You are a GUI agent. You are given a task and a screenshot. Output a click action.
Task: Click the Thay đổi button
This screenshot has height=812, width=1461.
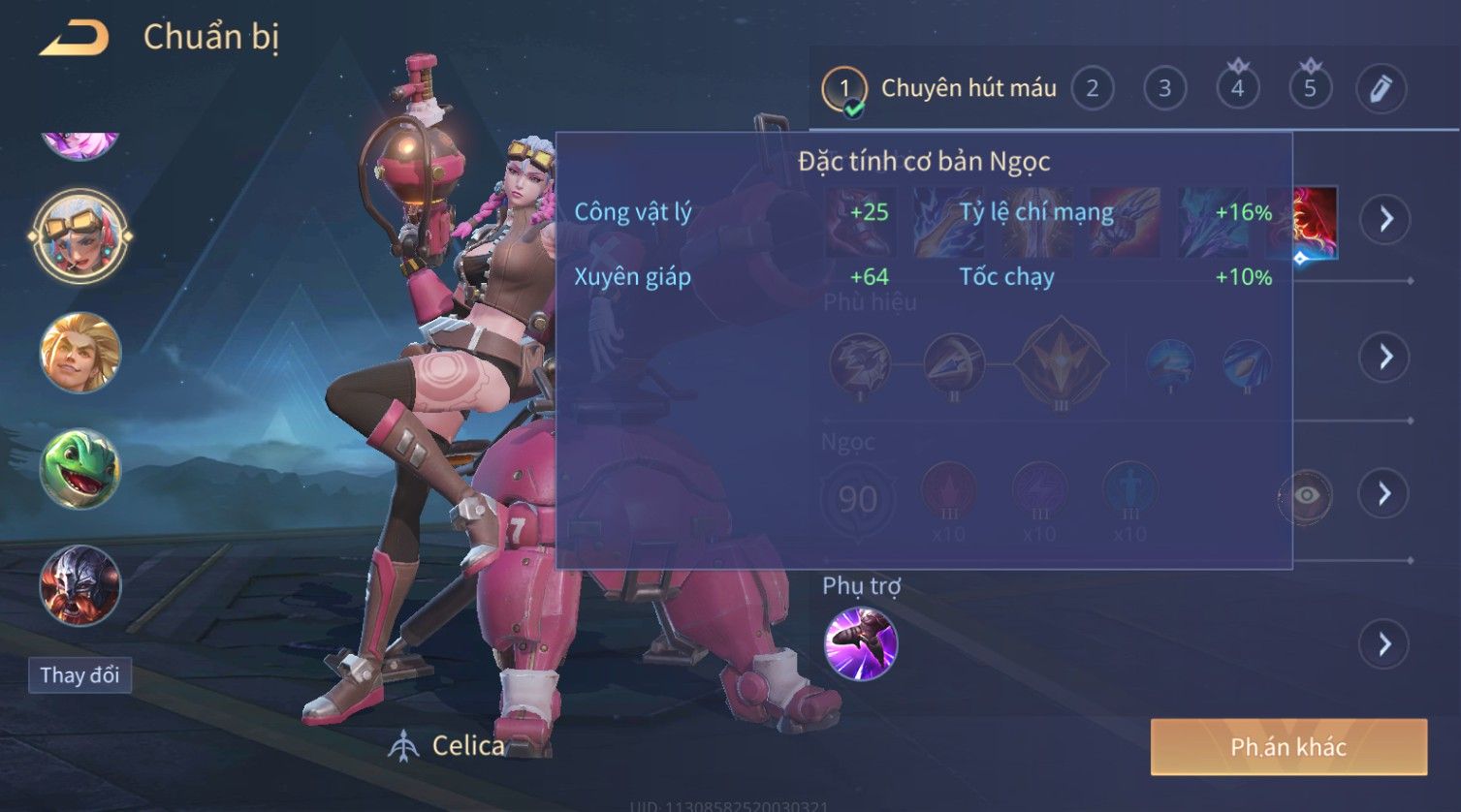pos(79,675)
